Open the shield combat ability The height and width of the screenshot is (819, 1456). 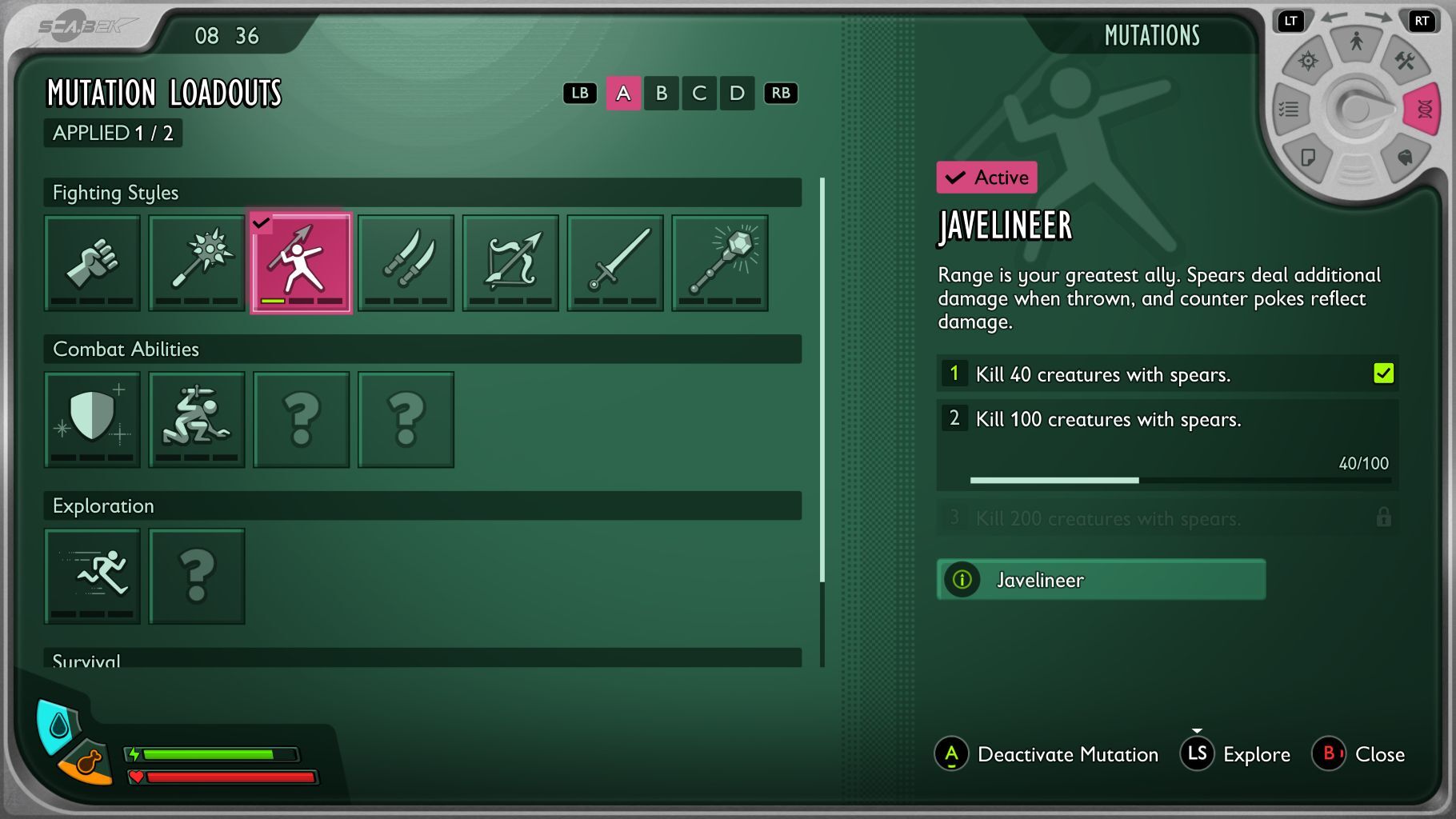pos(92,419)
